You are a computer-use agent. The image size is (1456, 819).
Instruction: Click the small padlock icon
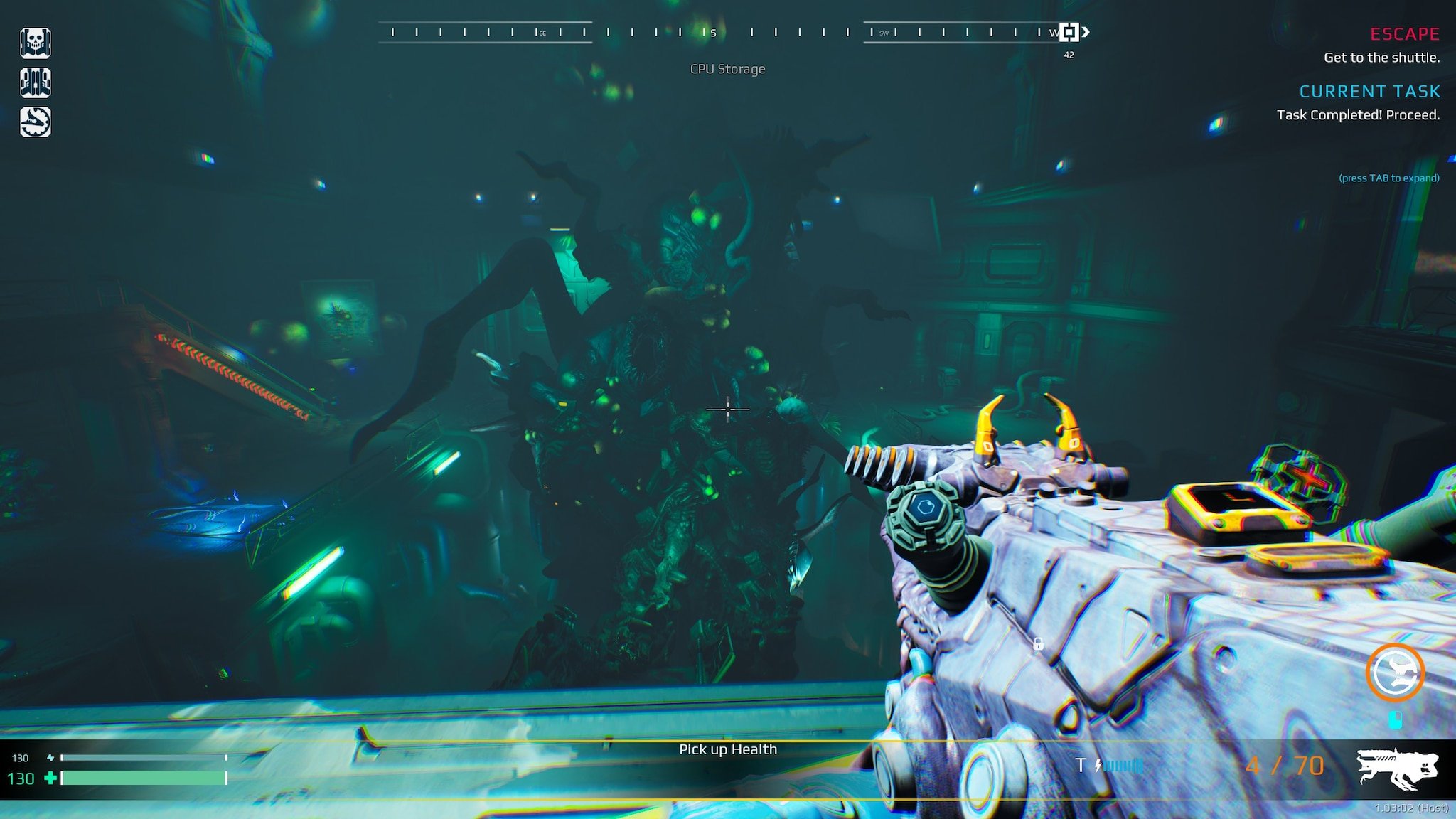[1038, 644]
